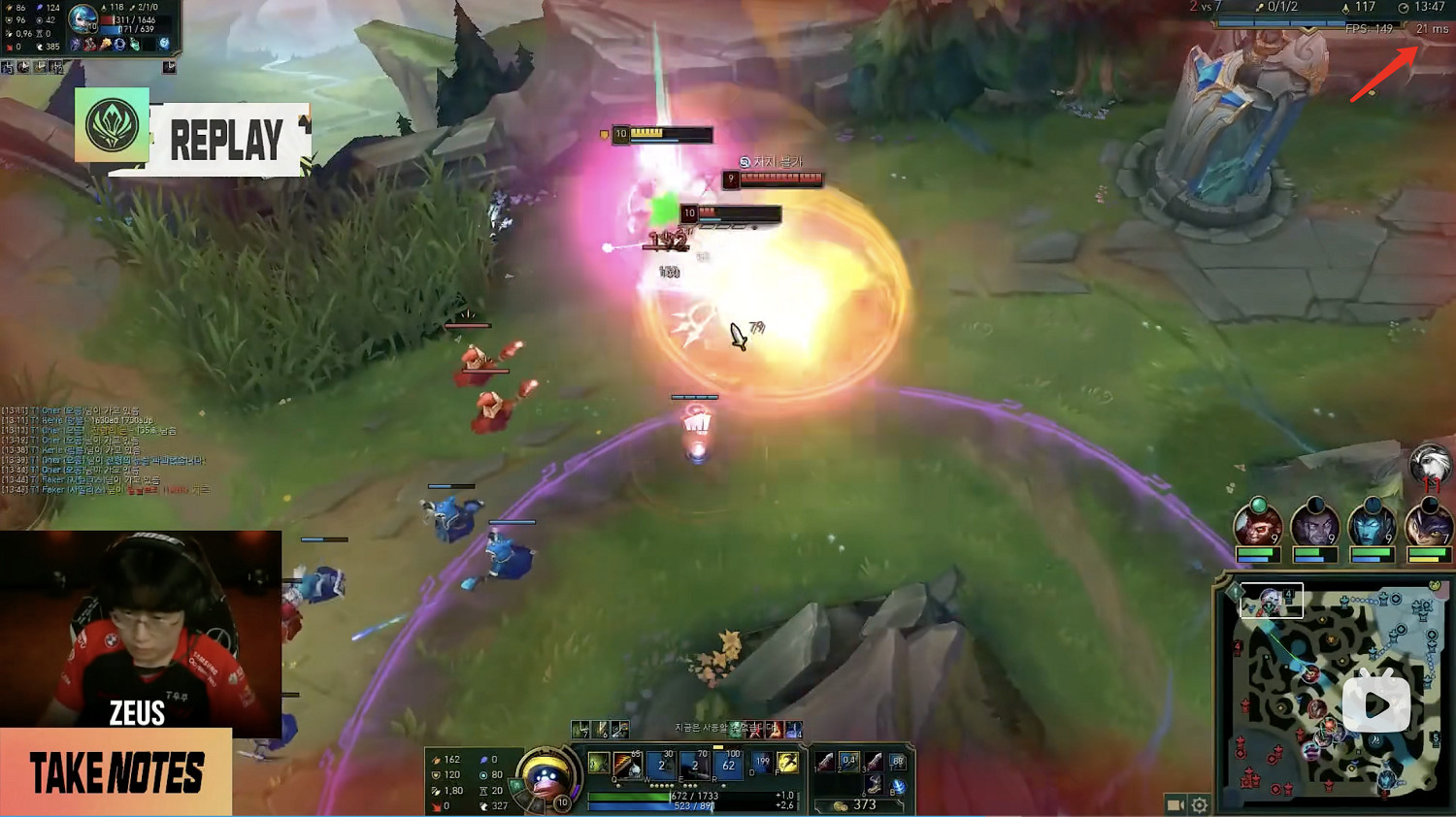Image resolution: width=1456 pixels, height=817 pixels.
Task: Activate the R ultimate ability icon
Action: click(x=729, y=763)
